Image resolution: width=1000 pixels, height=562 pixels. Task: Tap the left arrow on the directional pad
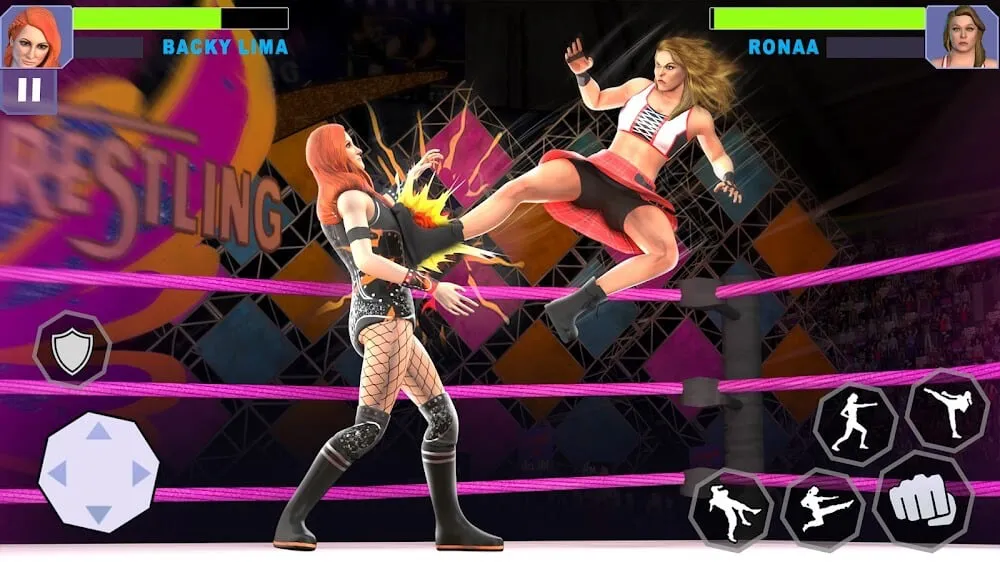click(x=57, y=472)
